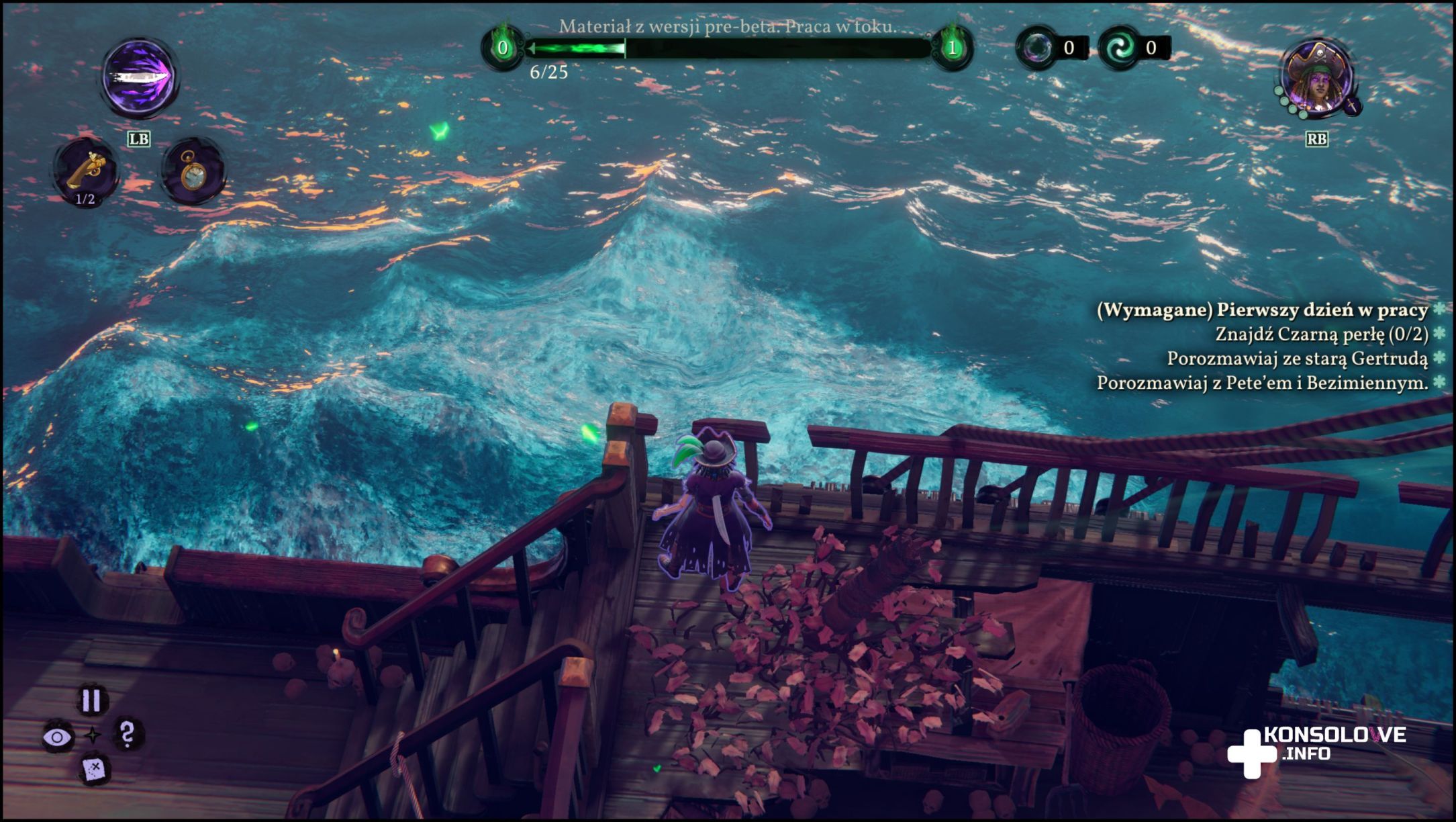Select the 'Pierwszy dzień w pracy' quest title
The width and height of the screenshot is (1456, 822).
(x=1262, y=310)
